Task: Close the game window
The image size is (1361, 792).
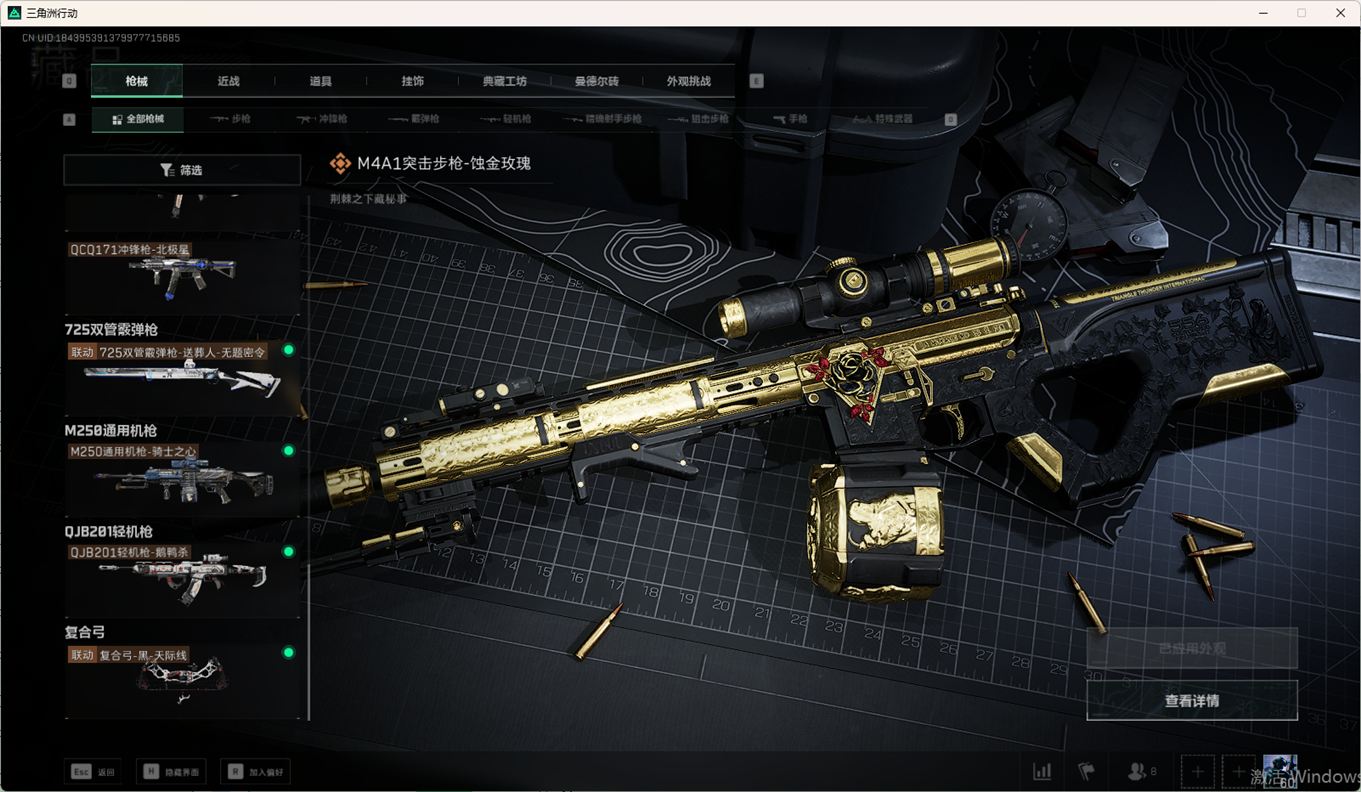Action: point(1340,13)
